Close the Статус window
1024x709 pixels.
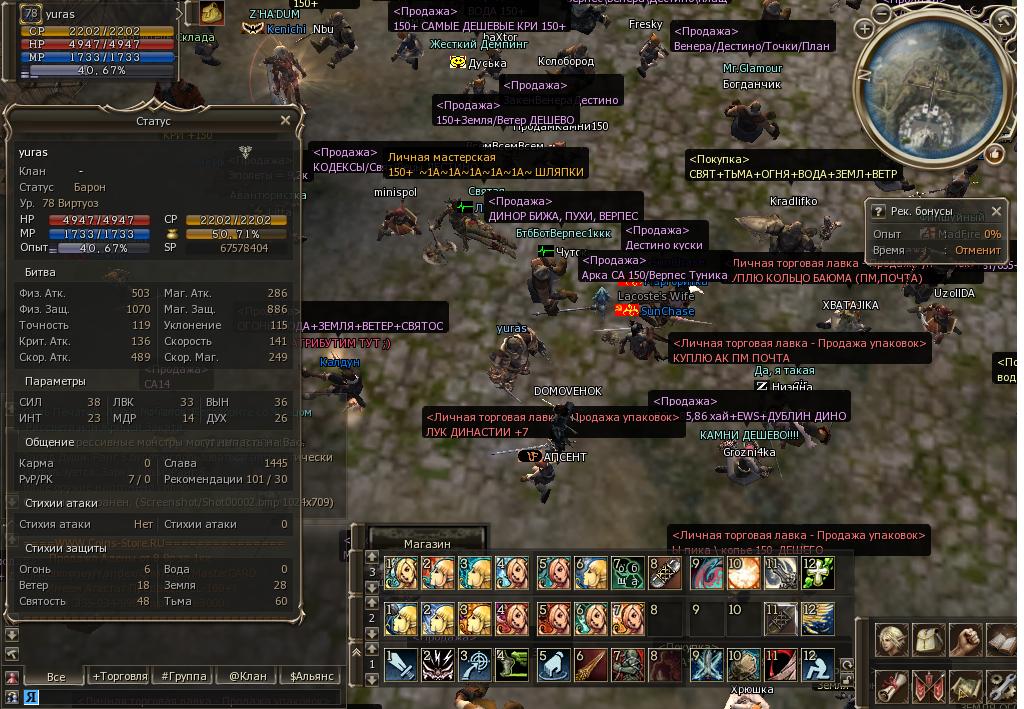[285, 120]
